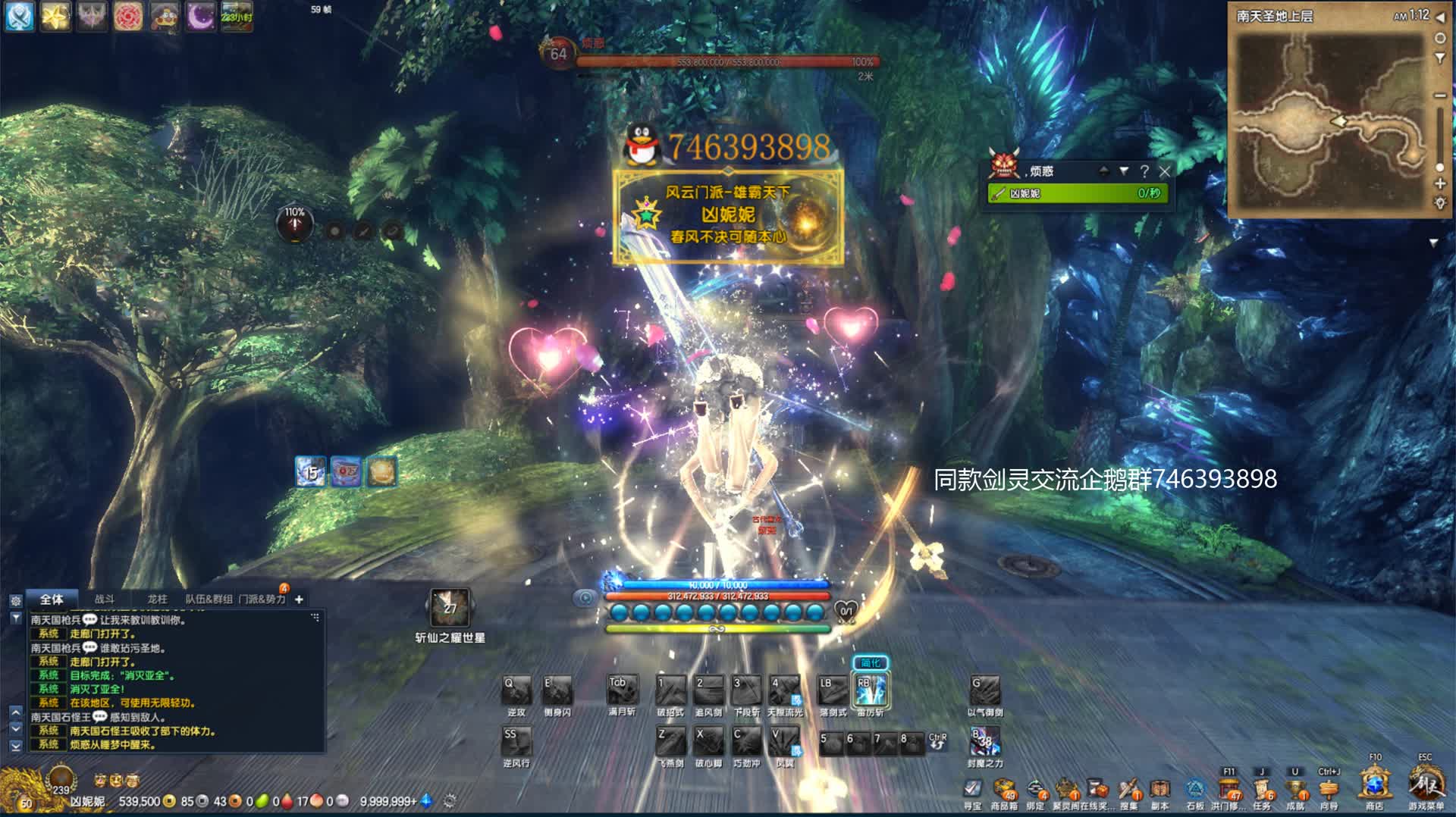Screen dimensions: 1456x817
Task: Open the 商店 shop icon
Action: pos(1374,784)
